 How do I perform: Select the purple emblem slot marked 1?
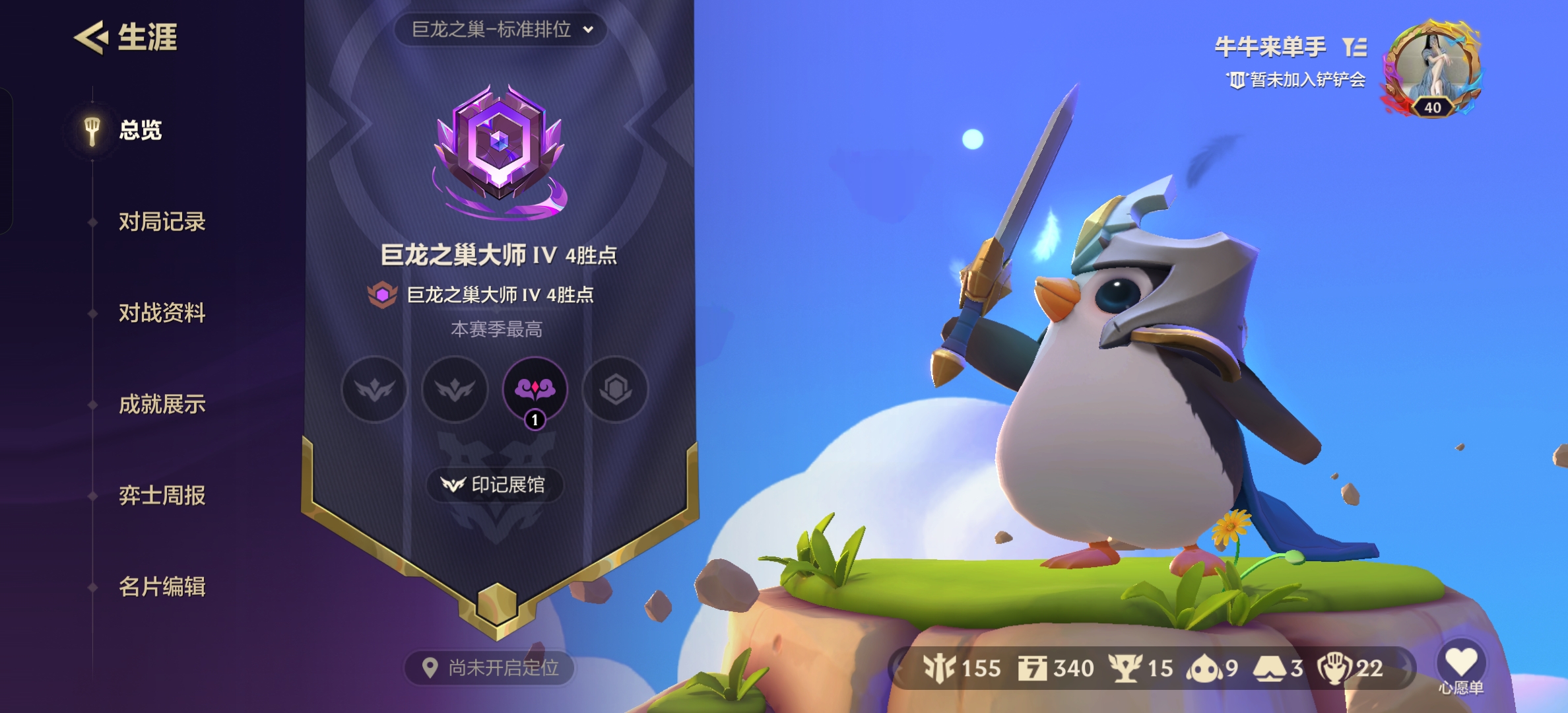[x=535, y=390]
